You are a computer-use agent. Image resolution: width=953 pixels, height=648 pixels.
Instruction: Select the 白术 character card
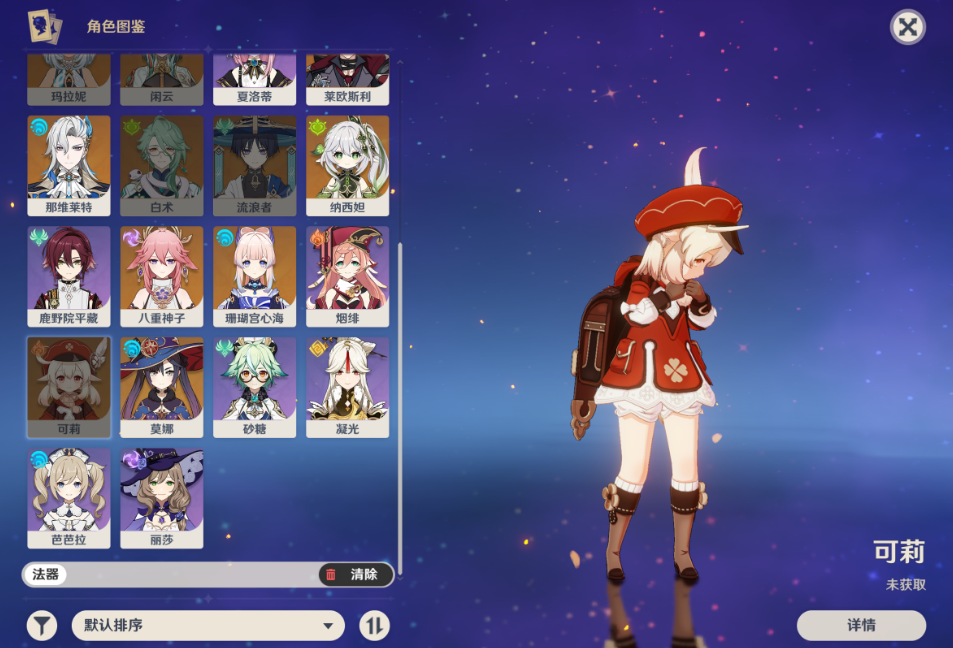(162, 165)
